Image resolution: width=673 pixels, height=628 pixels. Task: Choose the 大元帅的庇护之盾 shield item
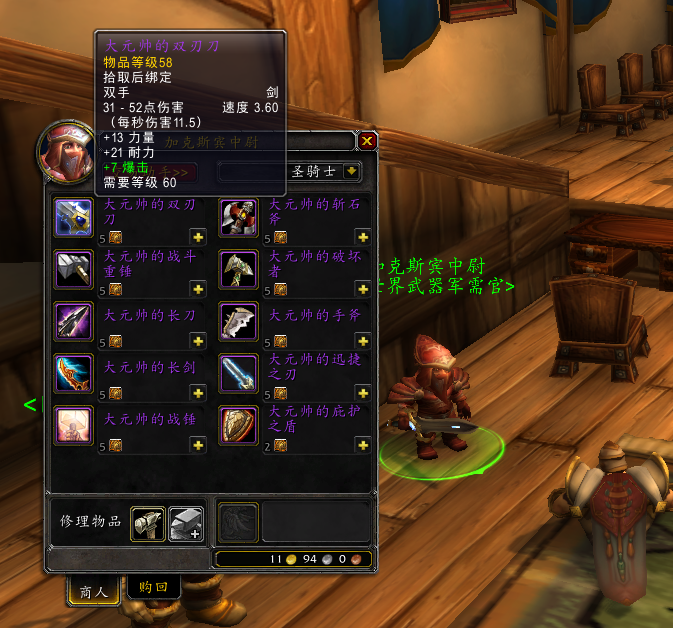coord(239,425)
